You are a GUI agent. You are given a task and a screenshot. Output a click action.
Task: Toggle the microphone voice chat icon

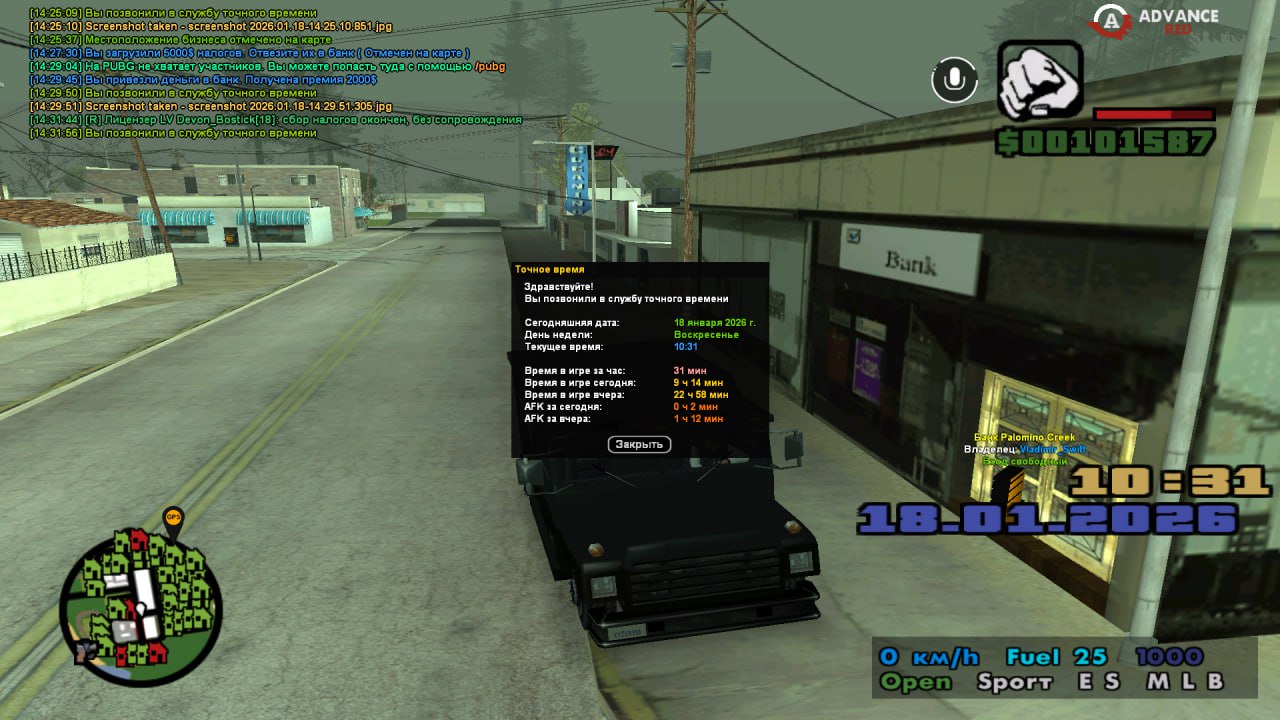(954, 80)
